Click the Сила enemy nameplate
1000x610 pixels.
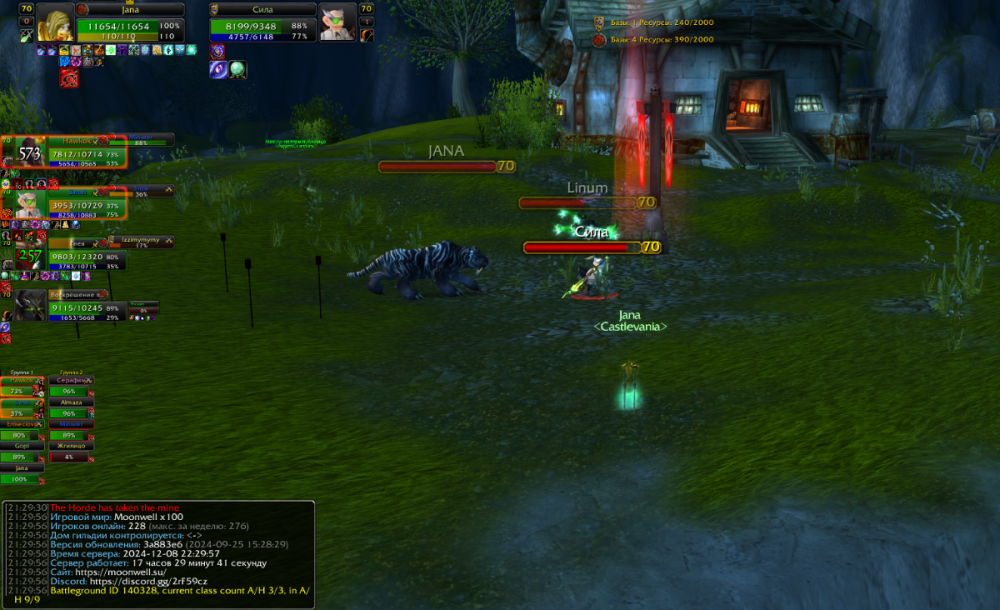pyautogui.click(x=590, y=247)
